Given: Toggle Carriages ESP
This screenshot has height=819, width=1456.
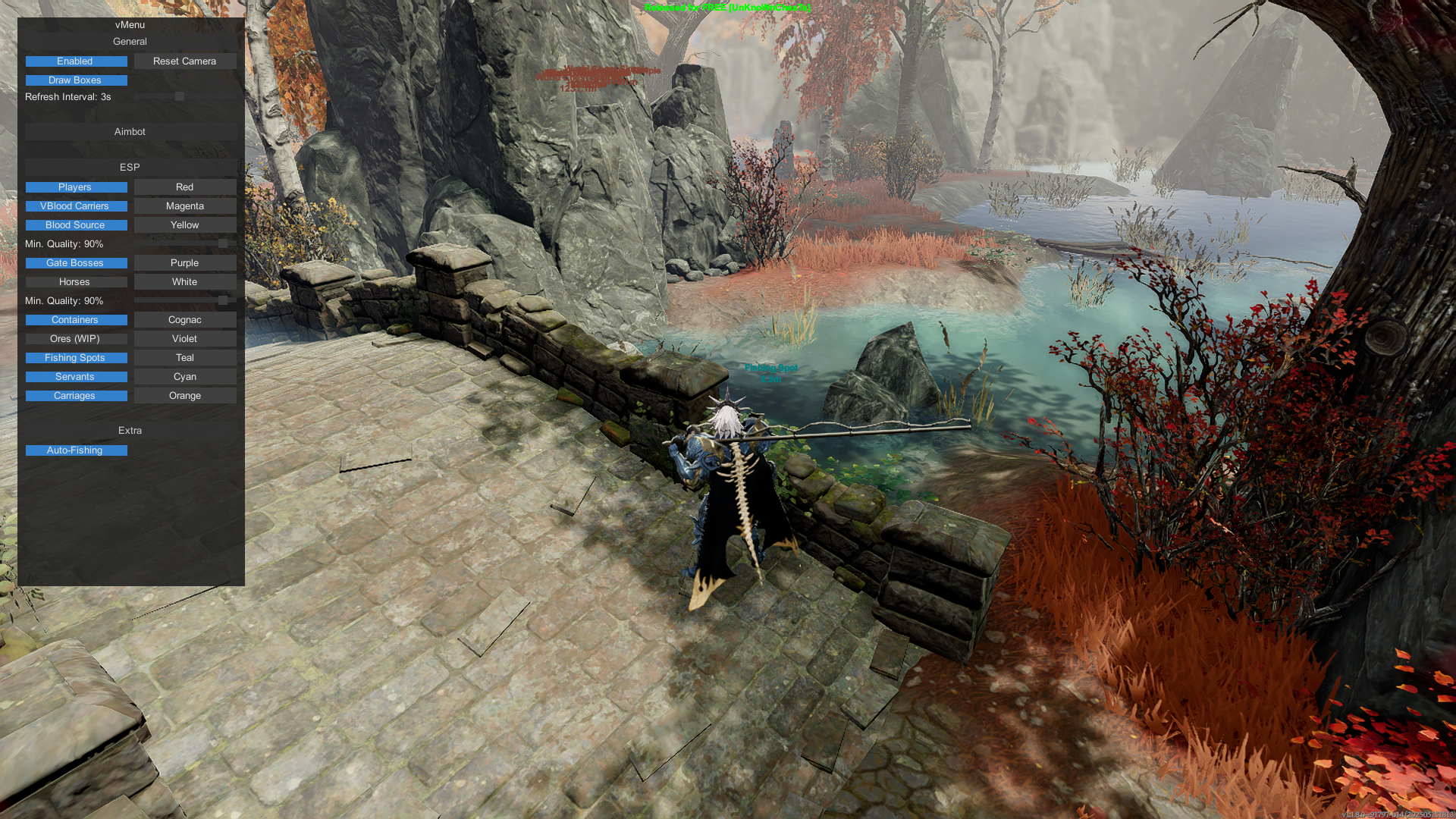Looking at the screenshot, I should [76, 396].
